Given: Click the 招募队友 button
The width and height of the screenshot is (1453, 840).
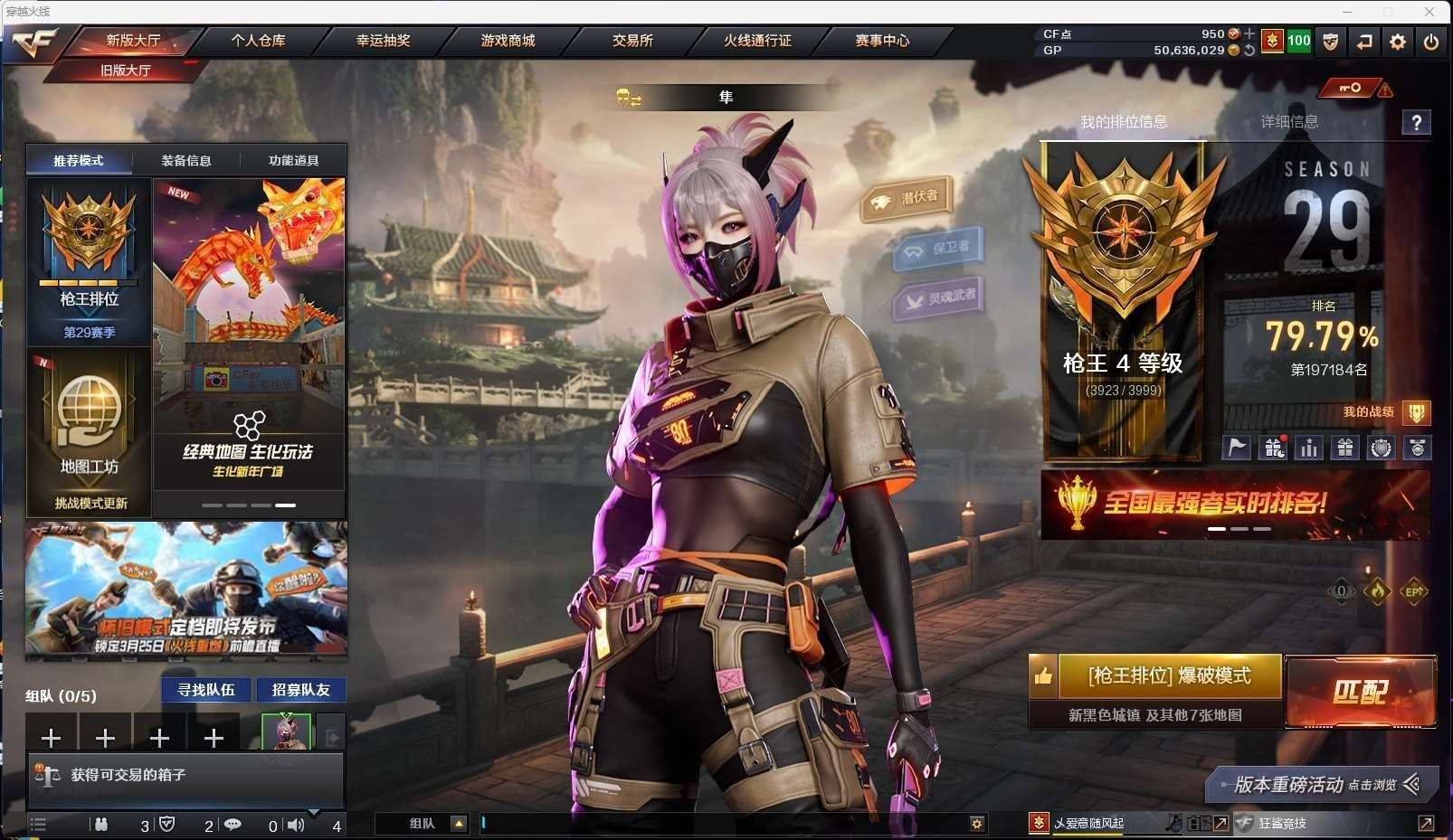Looking at the screenshot, I should tap(300, 690).
